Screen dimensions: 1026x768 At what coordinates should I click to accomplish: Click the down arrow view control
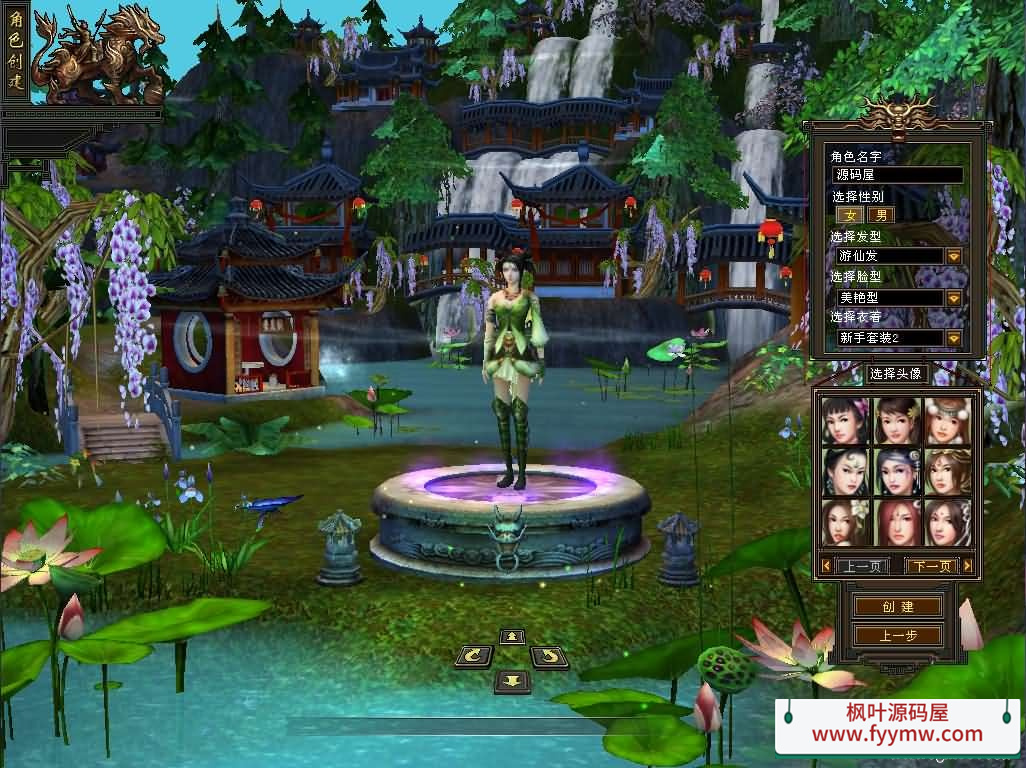512,681
